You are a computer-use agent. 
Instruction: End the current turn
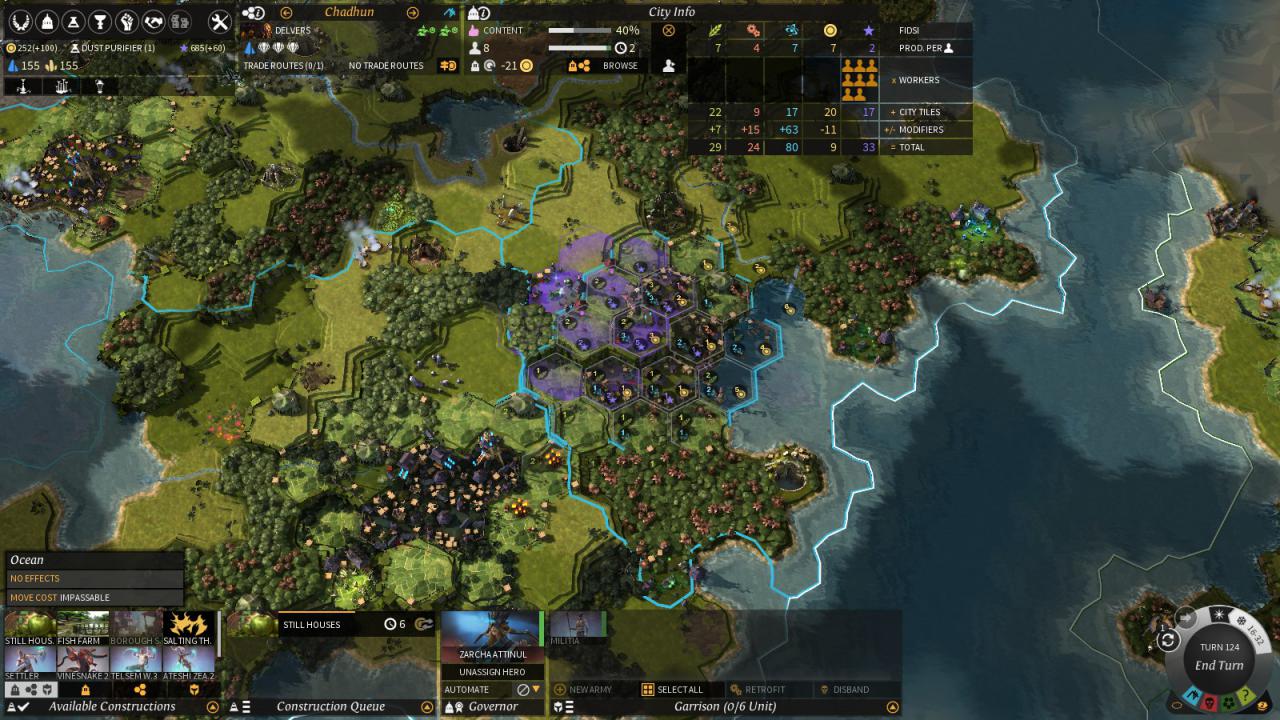click(1219, 665)
